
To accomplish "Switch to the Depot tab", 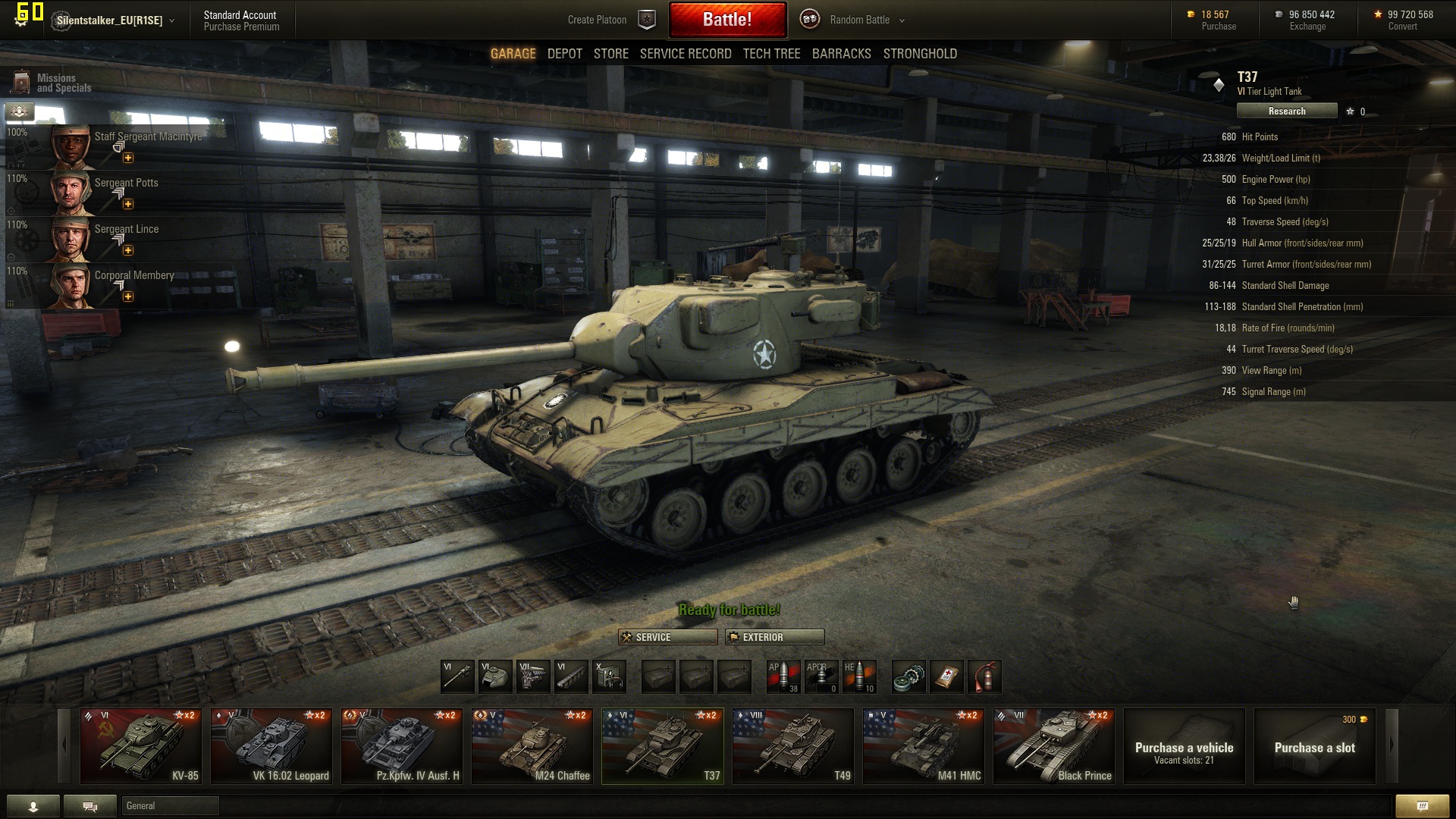I will pos(564,54).
